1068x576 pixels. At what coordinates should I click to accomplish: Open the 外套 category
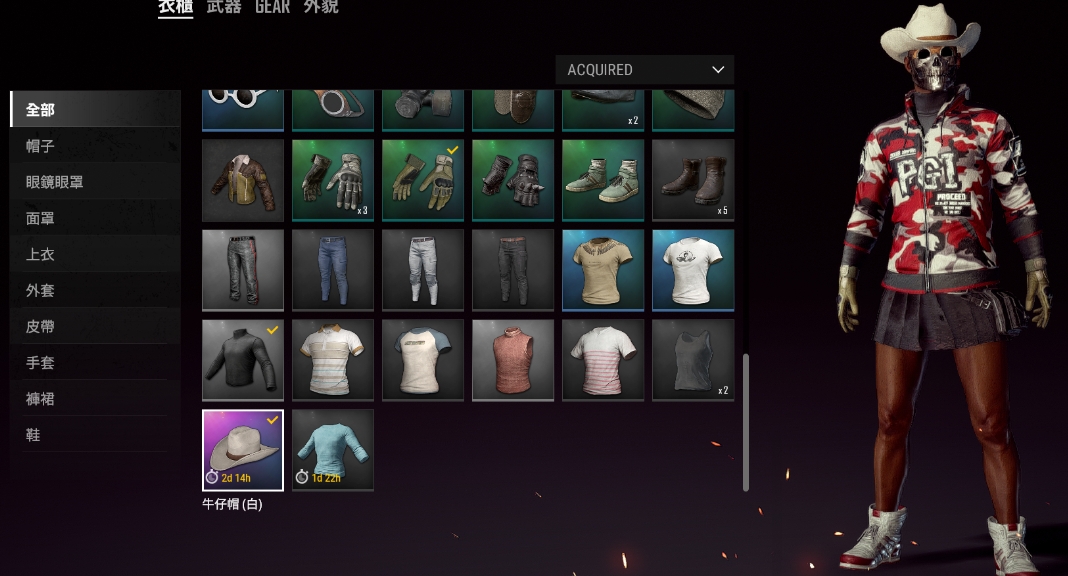(41, 290)
